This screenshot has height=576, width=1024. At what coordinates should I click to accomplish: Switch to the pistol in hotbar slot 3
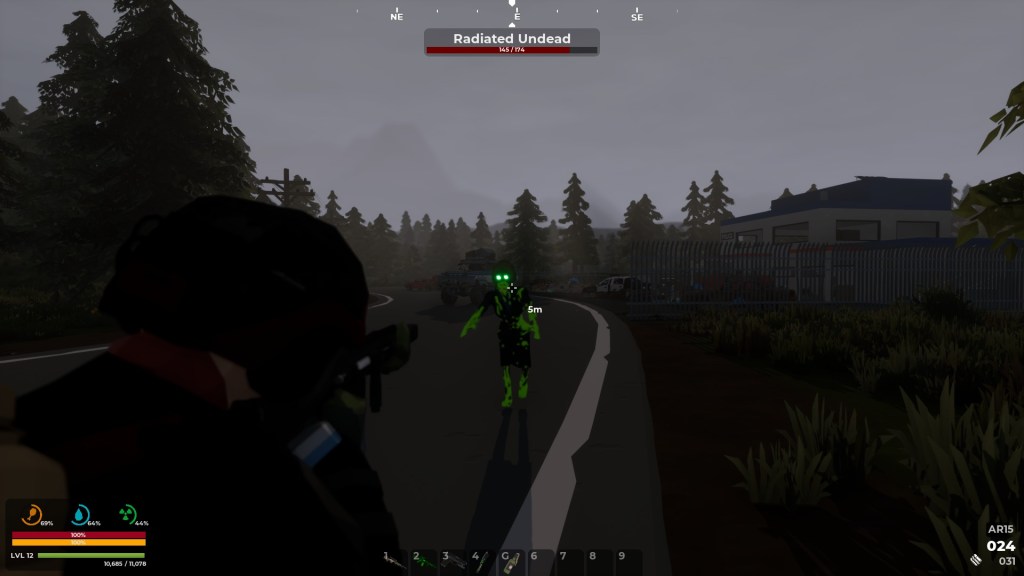tap(453, 562)
